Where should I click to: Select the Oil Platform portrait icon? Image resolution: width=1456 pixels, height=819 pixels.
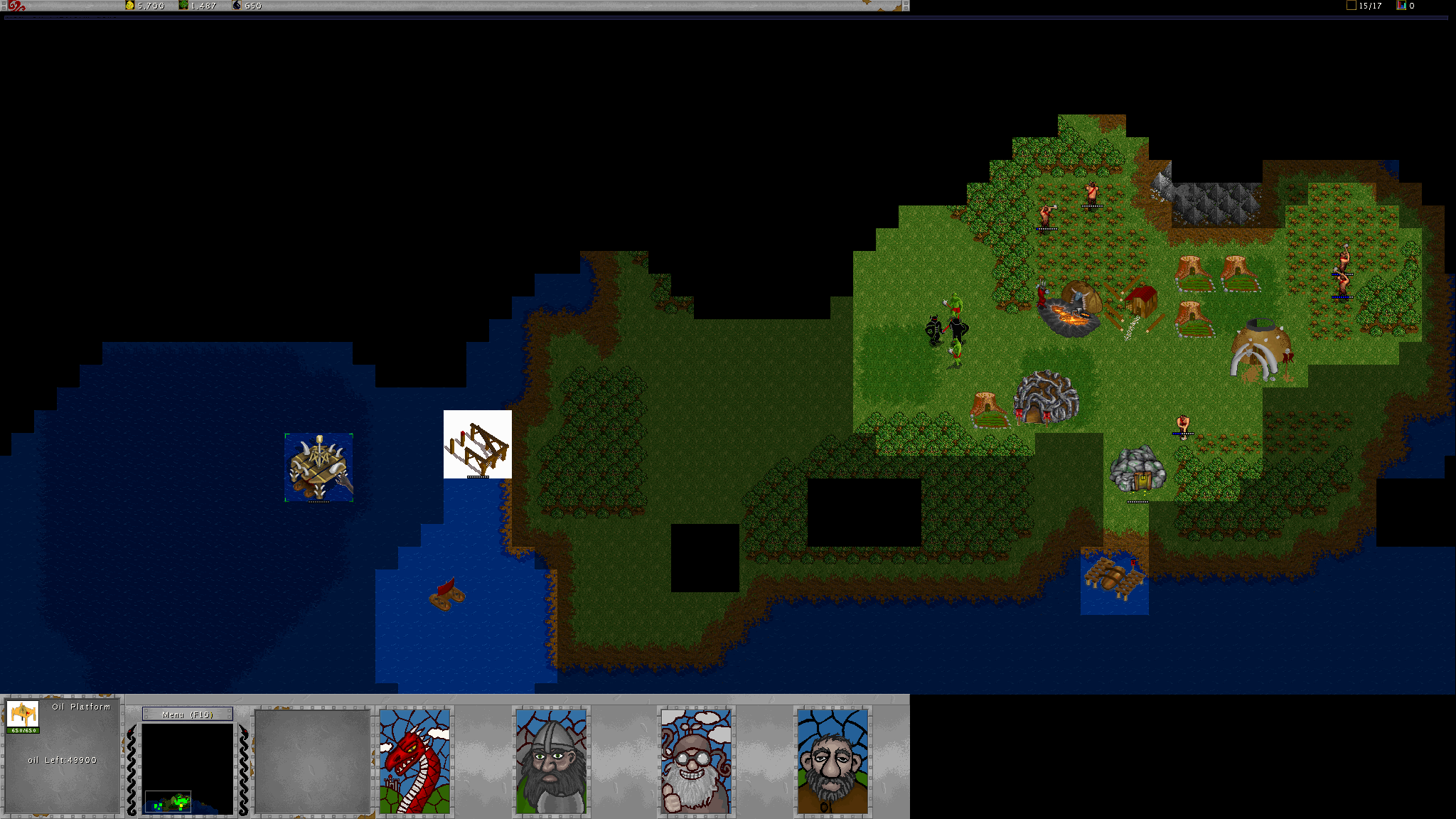[23, 714]
